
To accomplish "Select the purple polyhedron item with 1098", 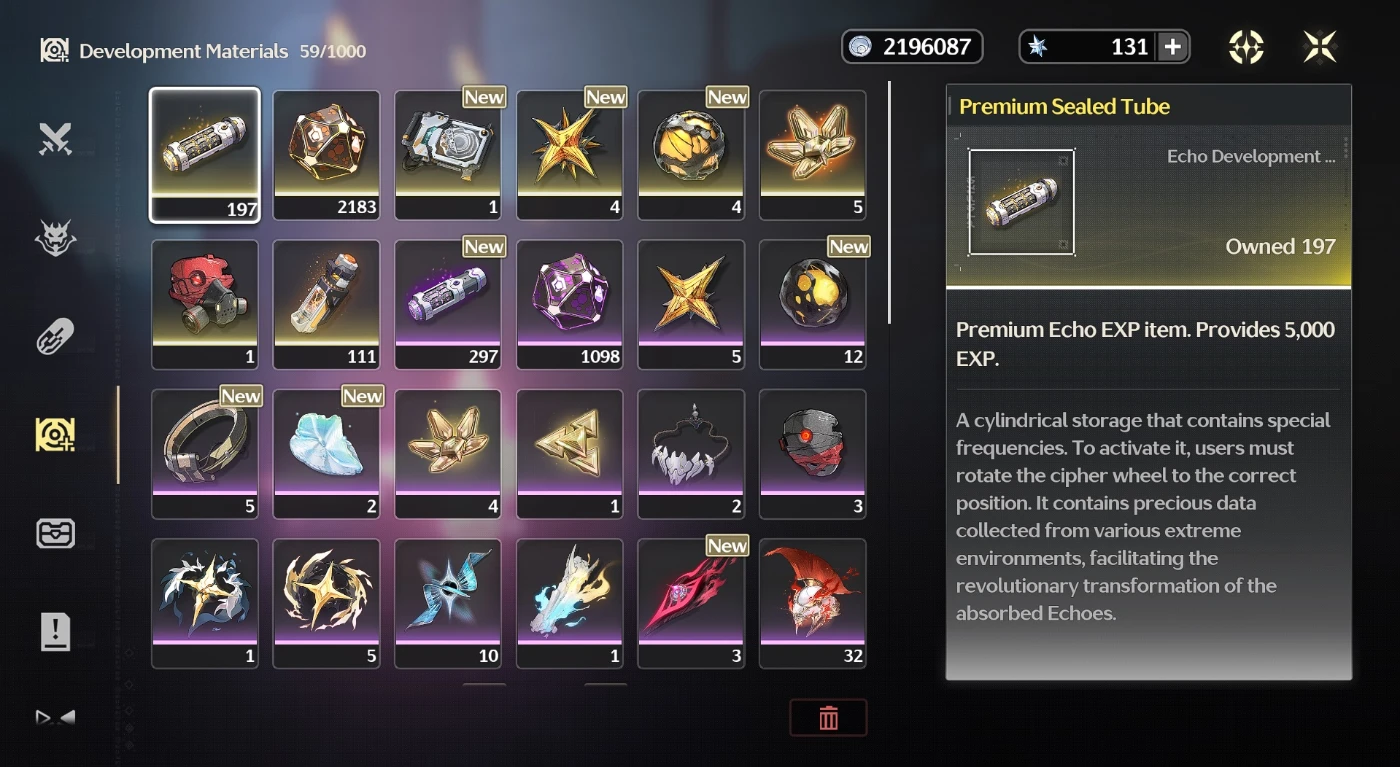I will (570, 304).
